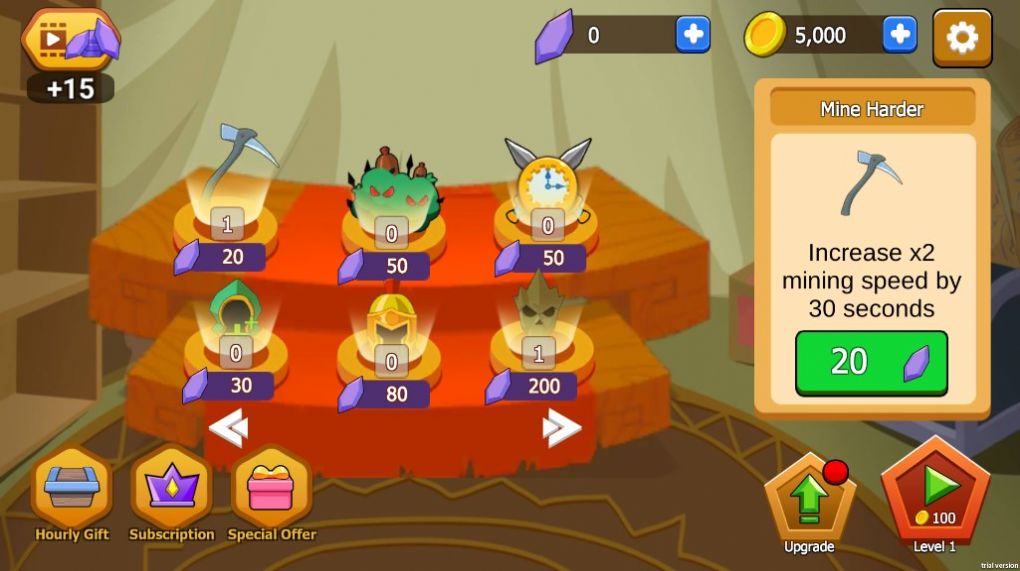This screenshot has height=571, width=1020.
Task: Select the wooden mask item
Action: pyautogui.click(x=539, y=310)
